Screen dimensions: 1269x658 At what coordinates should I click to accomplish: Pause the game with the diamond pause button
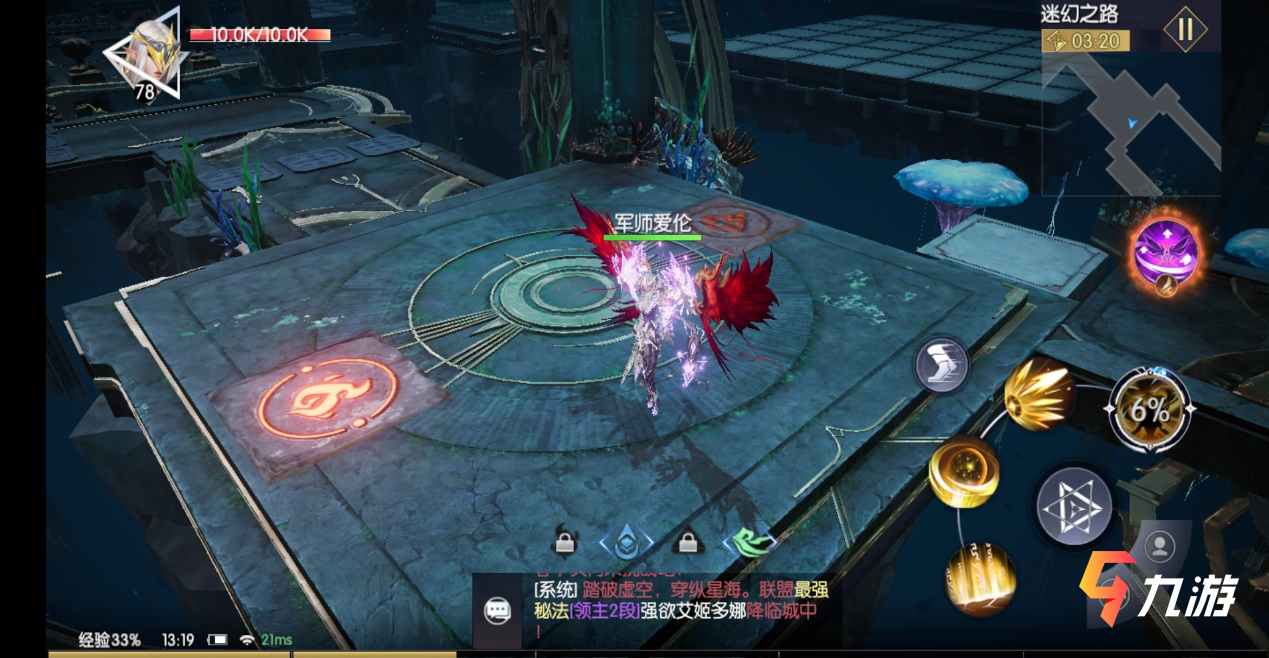click(x=1185, y=29)
